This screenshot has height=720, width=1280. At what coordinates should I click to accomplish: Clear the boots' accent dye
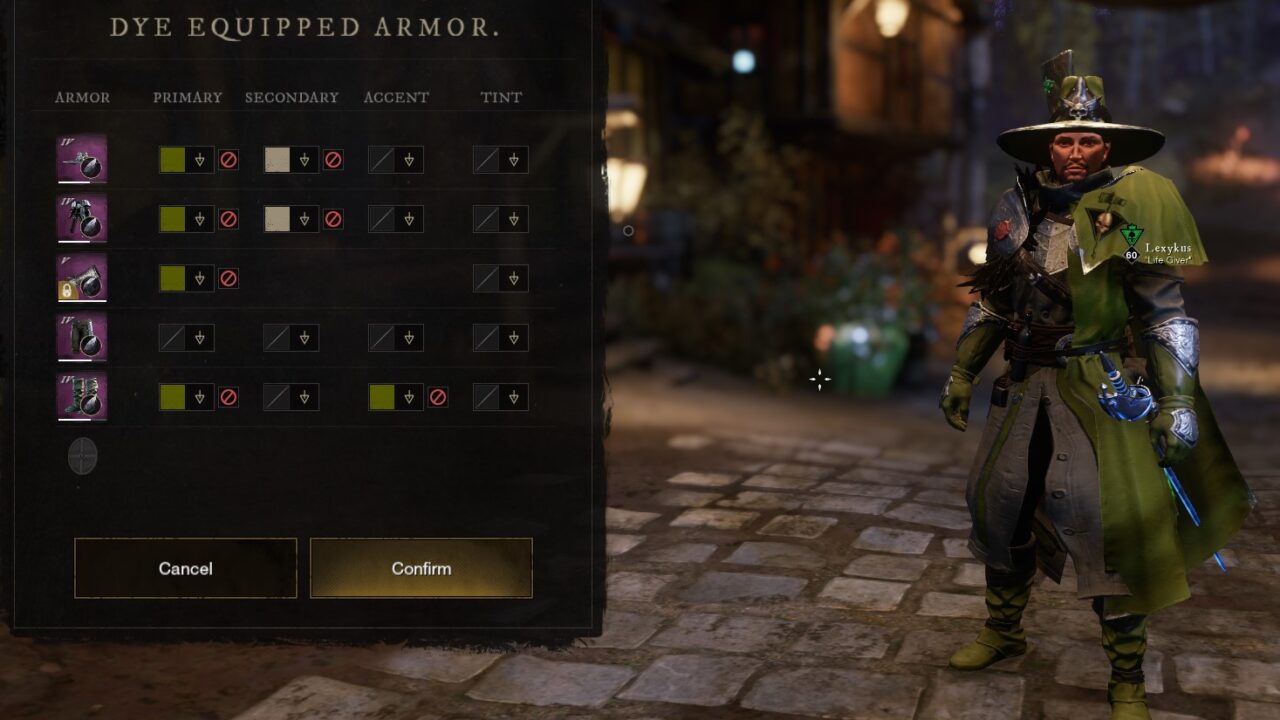tap(437, 397)
